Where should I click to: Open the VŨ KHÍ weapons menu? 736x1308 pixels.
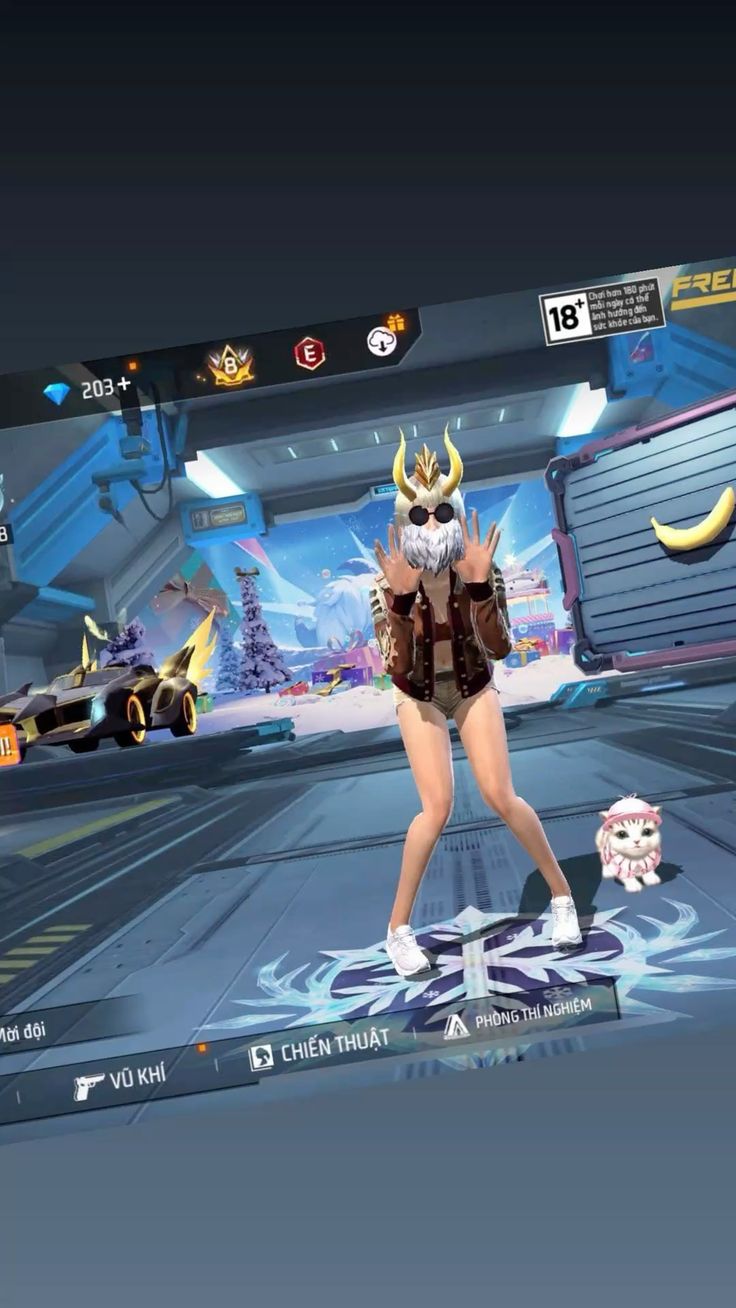[120, 1081]
